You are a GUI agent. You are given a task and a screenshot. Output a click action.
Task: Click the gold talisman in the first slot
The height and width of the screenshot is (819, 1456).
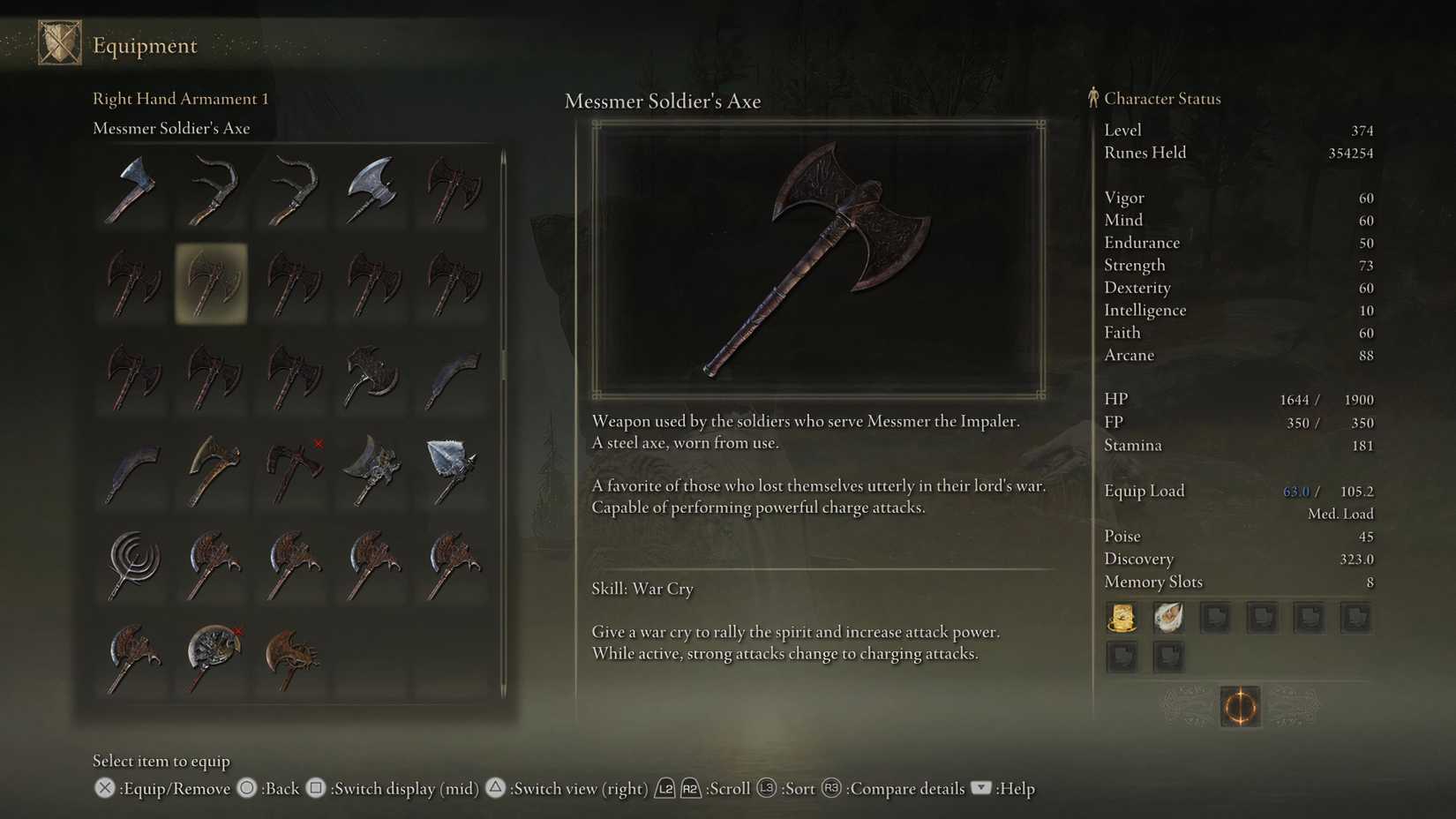tap(1122, 618)
